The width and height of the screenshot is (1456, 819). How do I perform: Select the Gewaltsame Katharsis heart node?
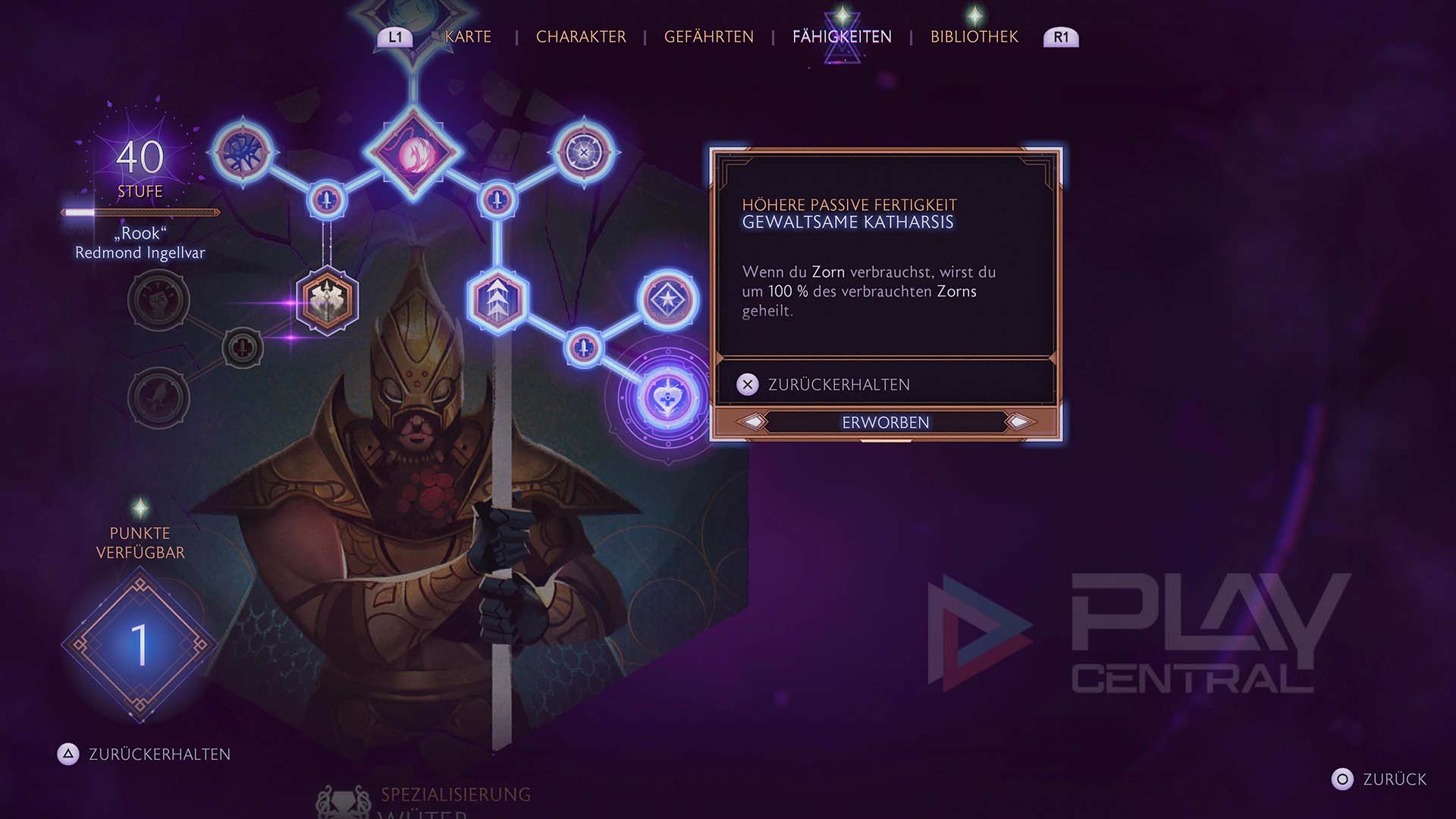click(x=667, y=398)
